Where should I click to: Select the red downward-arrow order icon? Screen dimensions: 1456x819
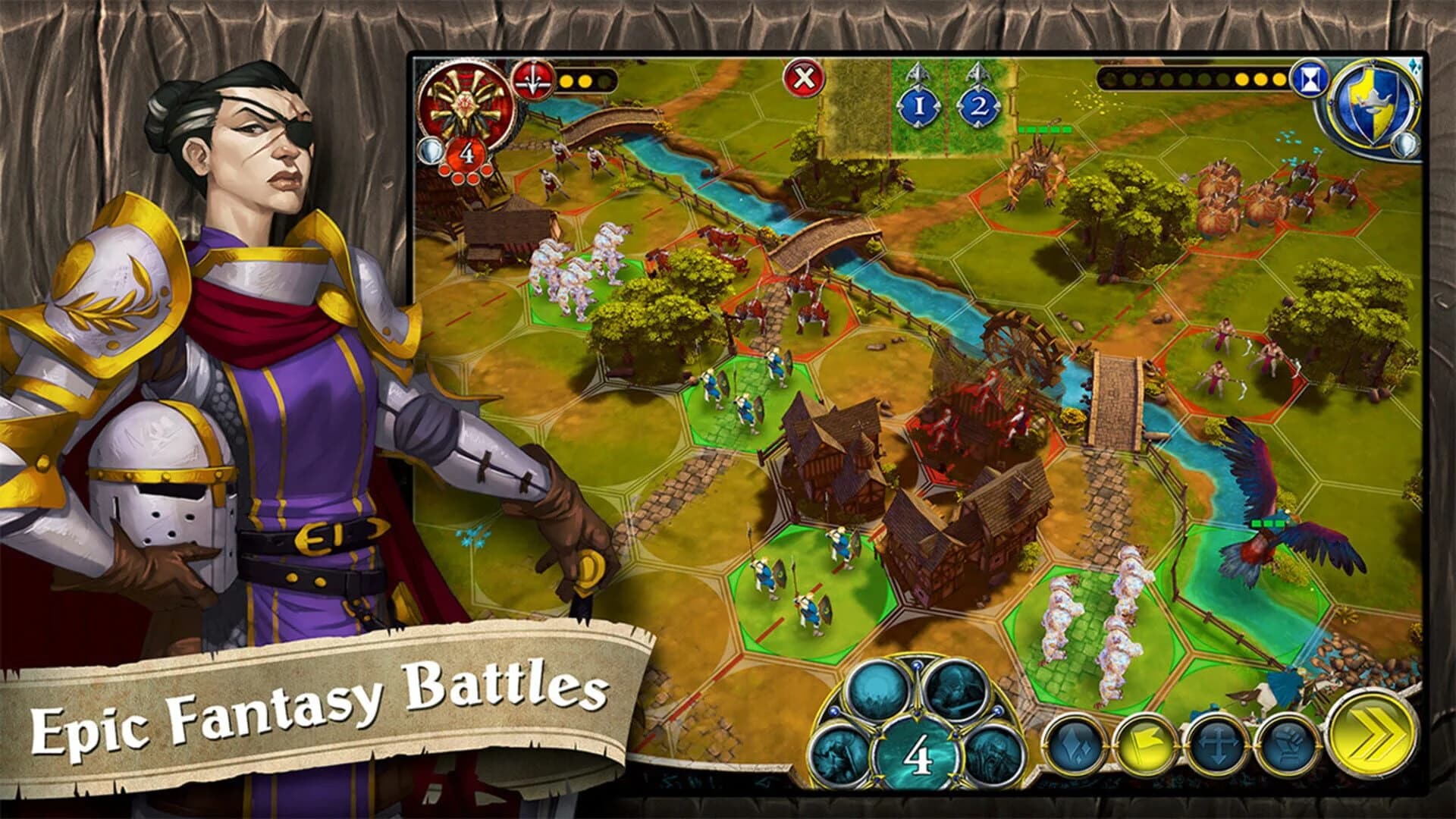click(533, 80)
